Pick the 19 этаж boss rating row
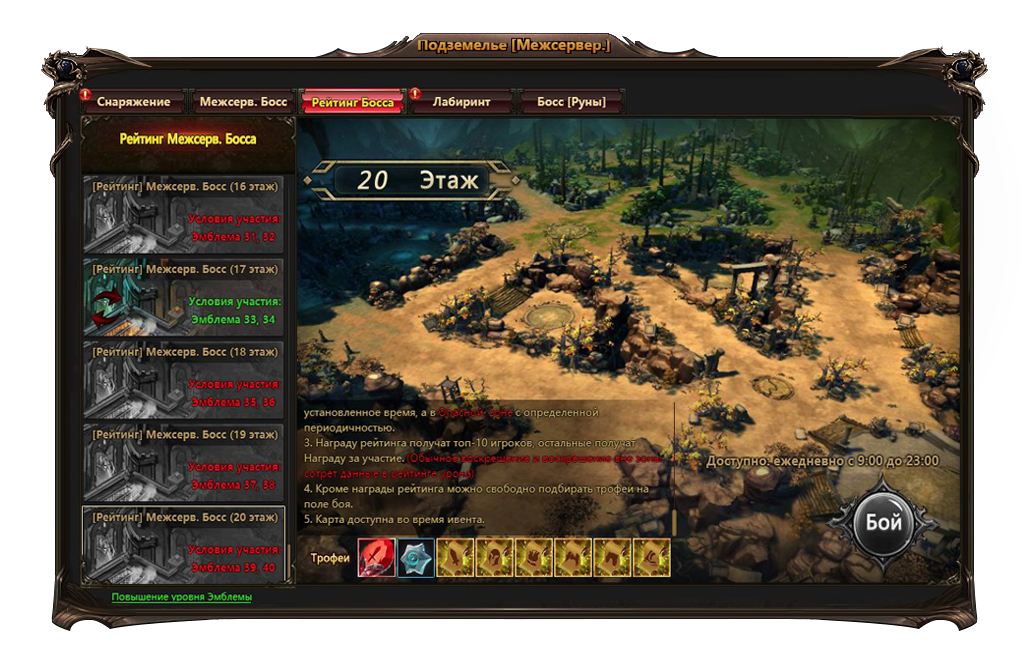This screenshot has height=672, width=1024. [184, 462]
